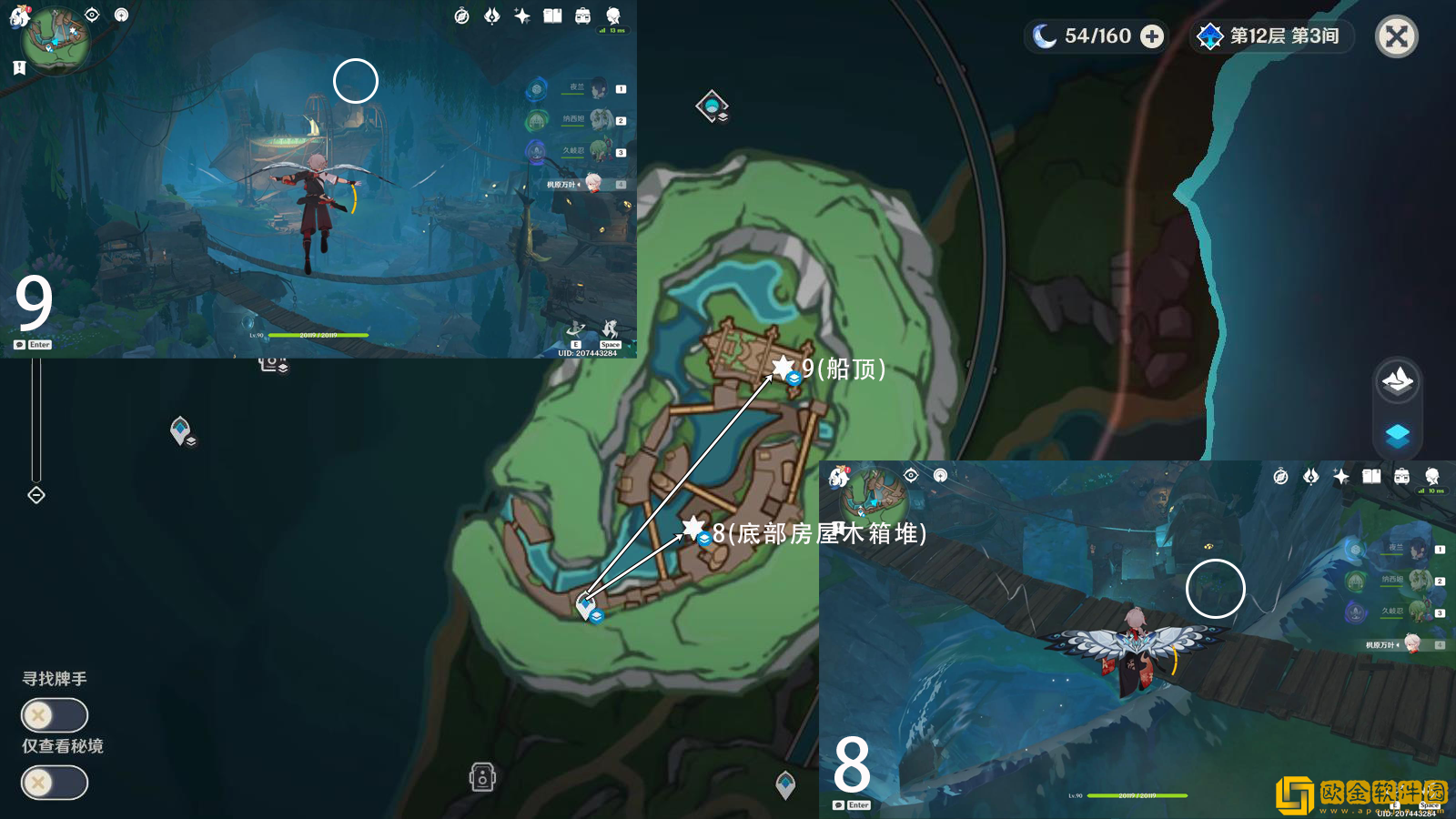
Task: Select the teleport waypoint at the bottom of the map
Action: coord(785,784)
